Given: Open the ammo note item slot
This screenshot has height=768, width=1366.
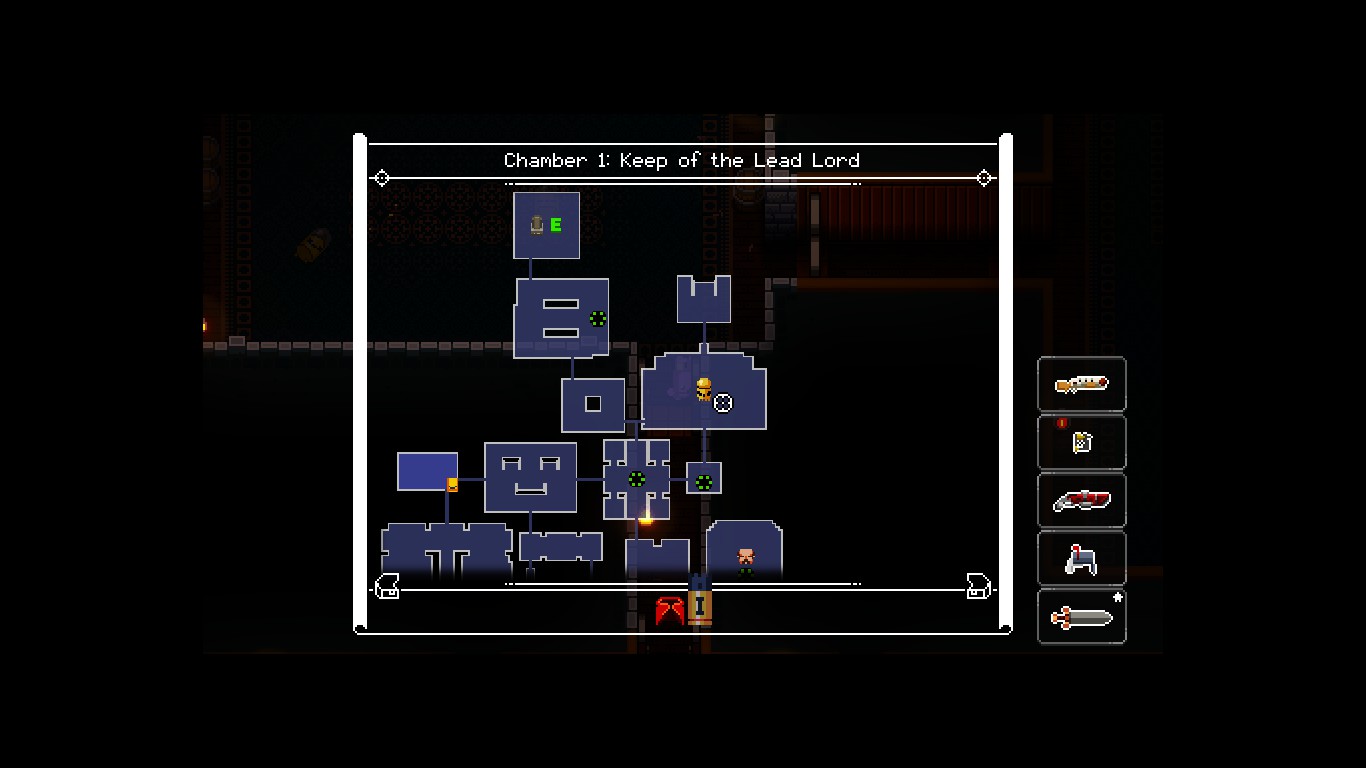Looking at the screenshot, I should click(x=1081, y=442).
